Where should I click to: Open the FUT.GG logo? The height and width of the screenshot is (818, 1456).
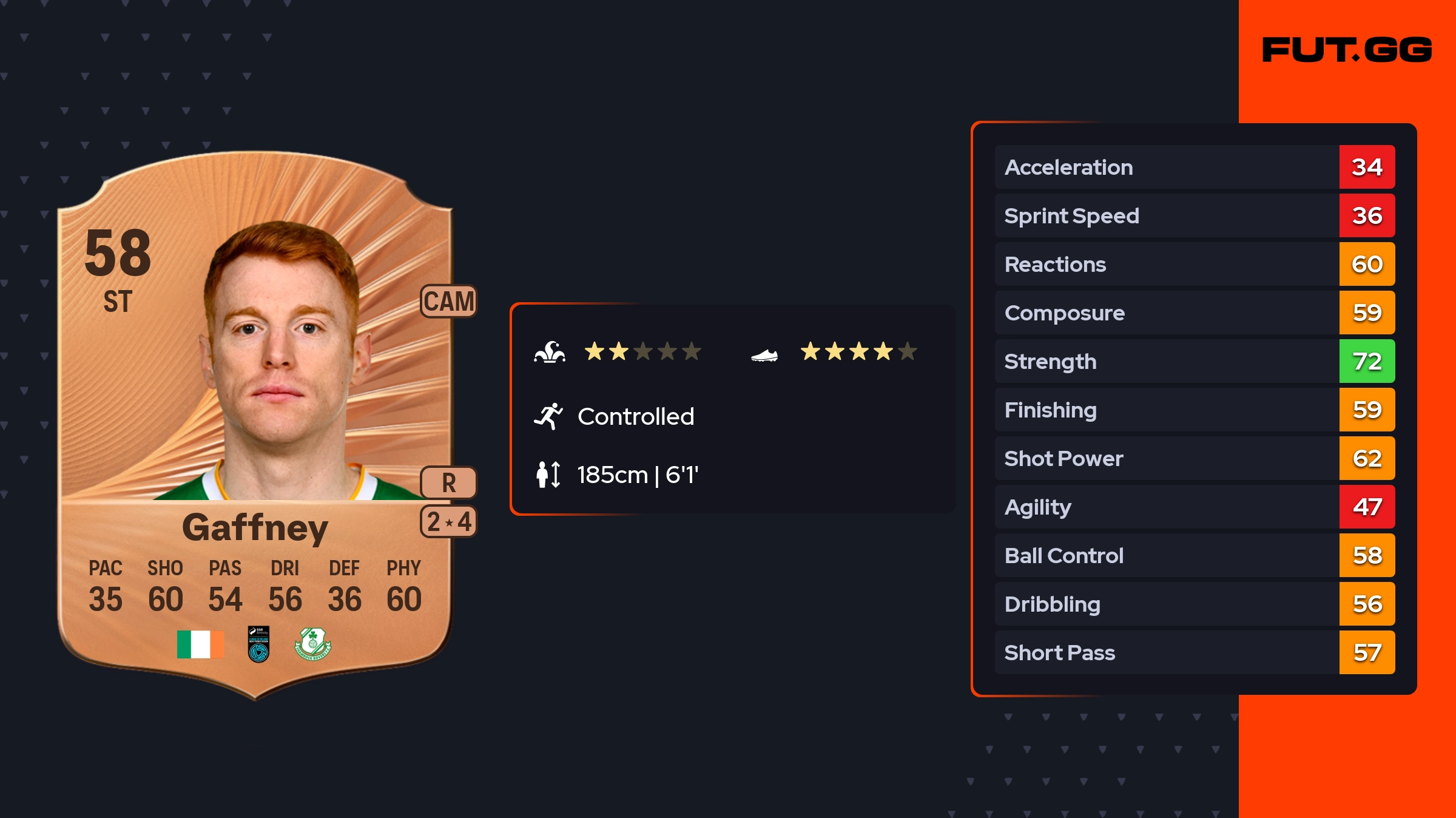[x=1347, y=50]
